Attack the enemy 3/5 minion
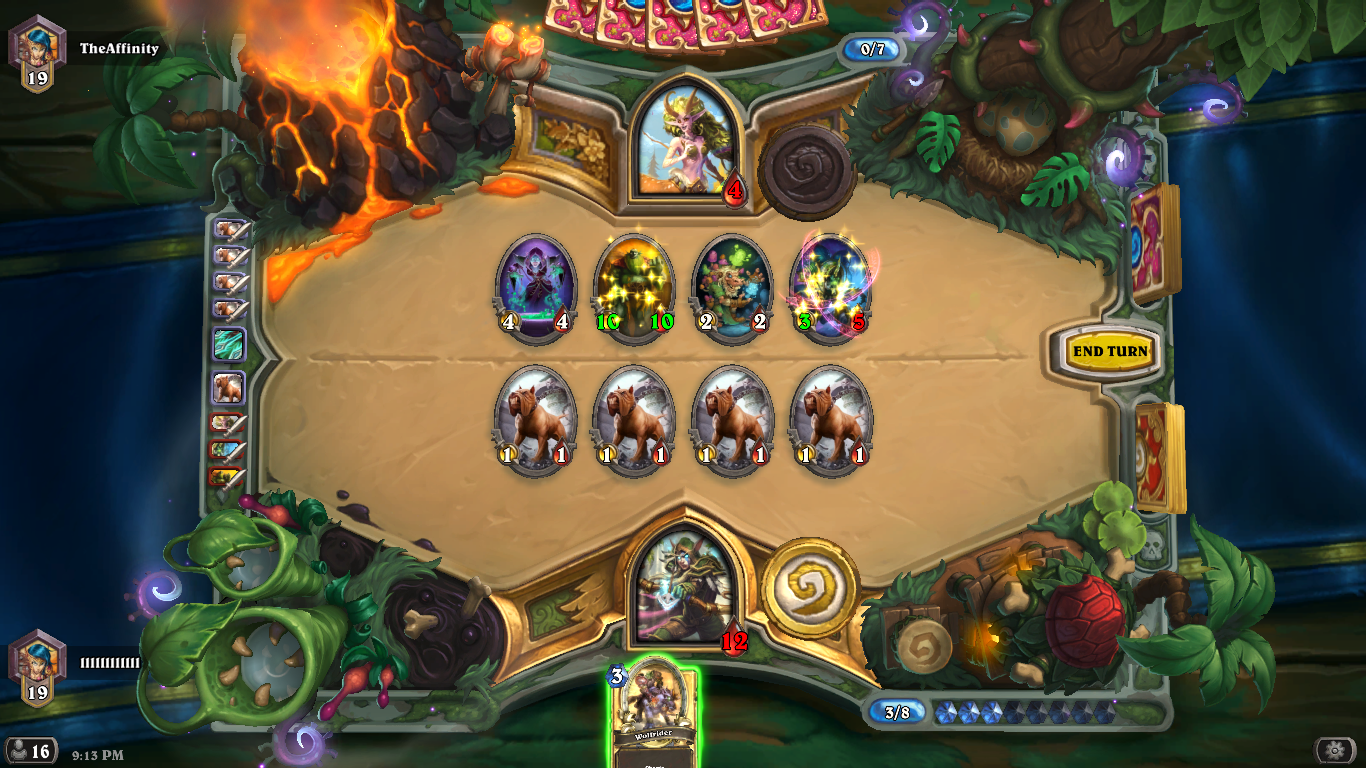1366x768 pixels. tap(830, 288)
